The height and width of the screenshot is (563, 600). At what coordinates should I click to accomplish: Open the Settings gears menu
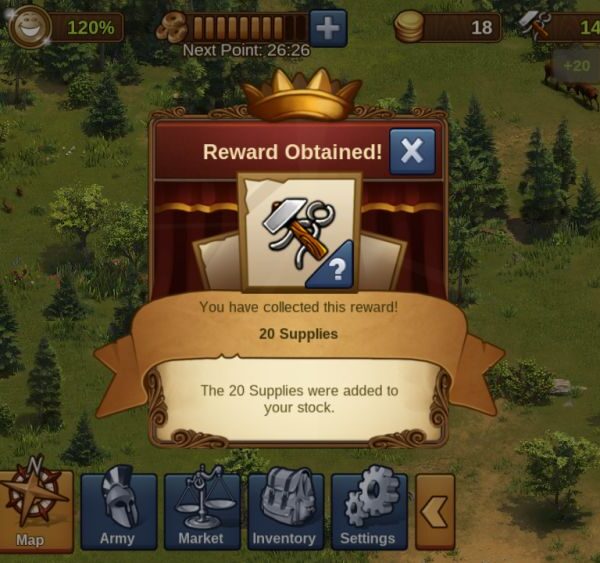coord(368,510)
